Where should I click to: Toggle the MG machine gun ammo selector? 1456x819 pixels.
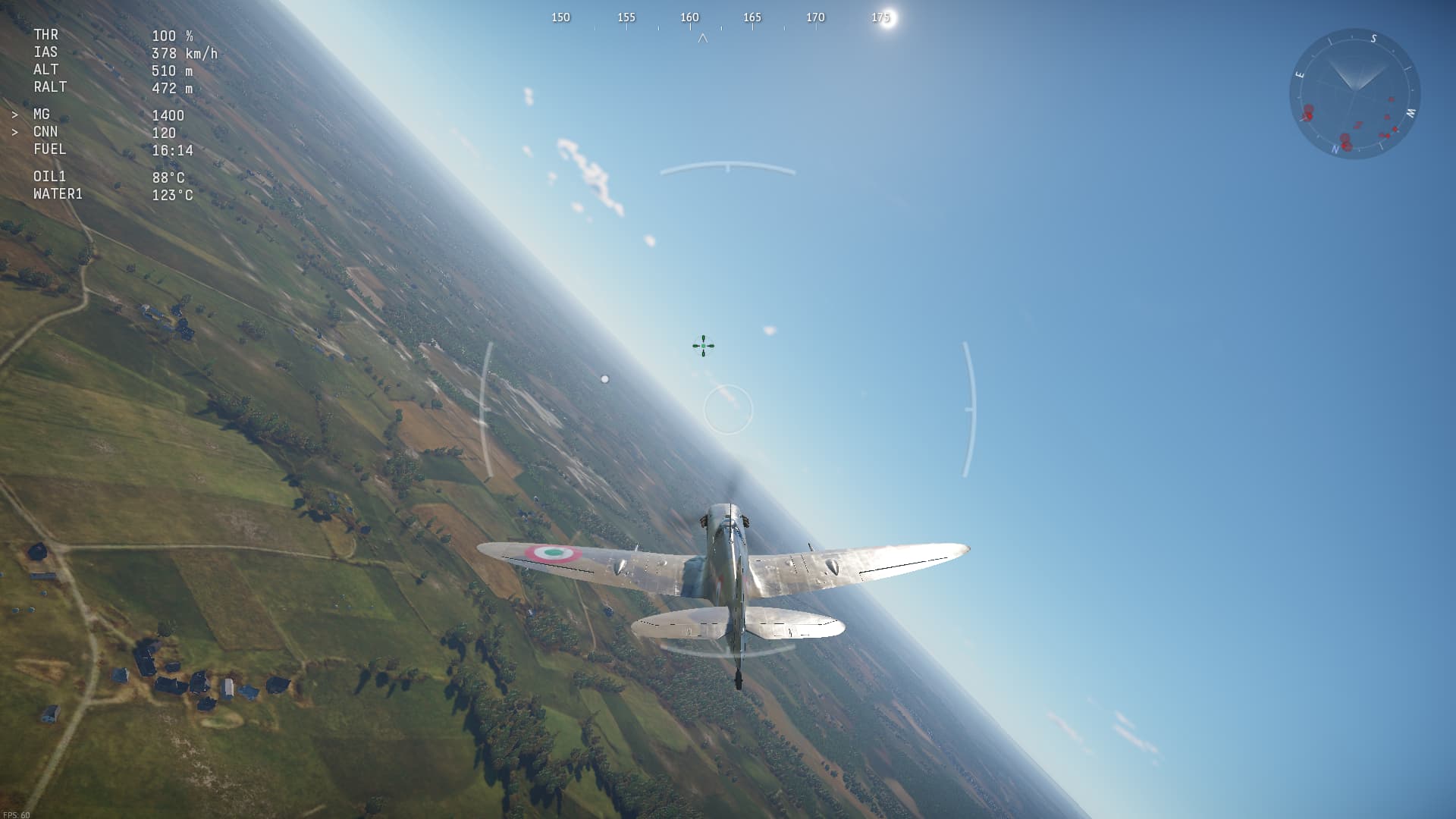tap(42, 115)
